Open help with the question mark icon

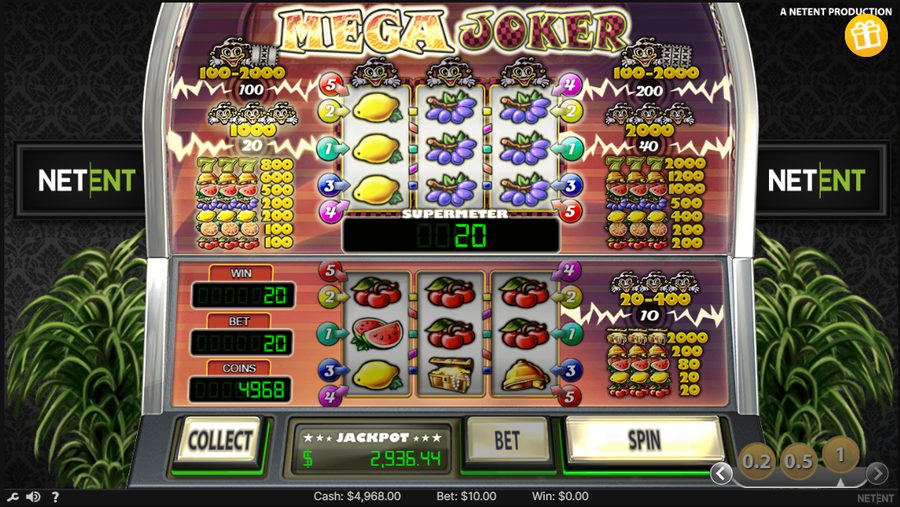click(55, 497)
